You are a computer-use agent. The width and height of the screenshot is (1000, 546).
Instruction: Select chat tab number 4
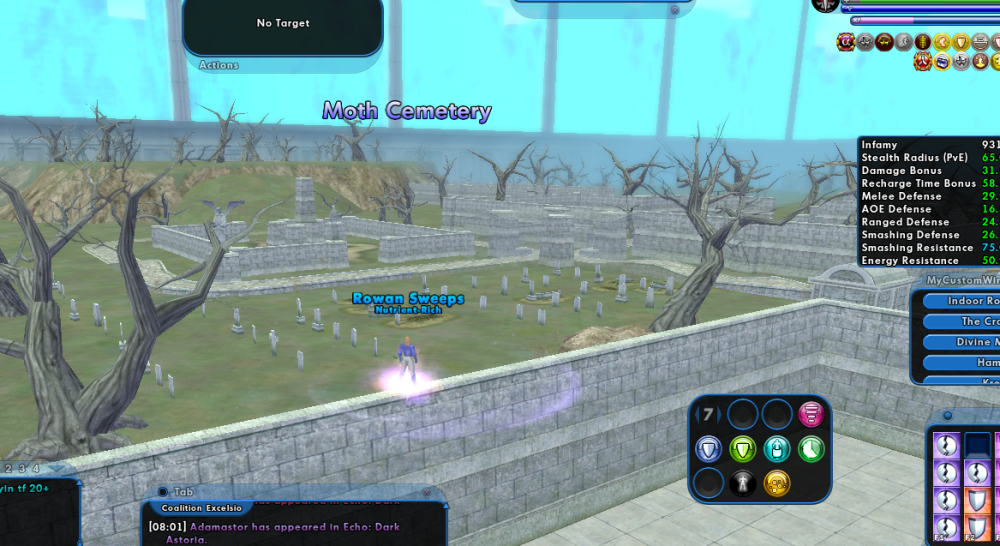pos(36,468)
